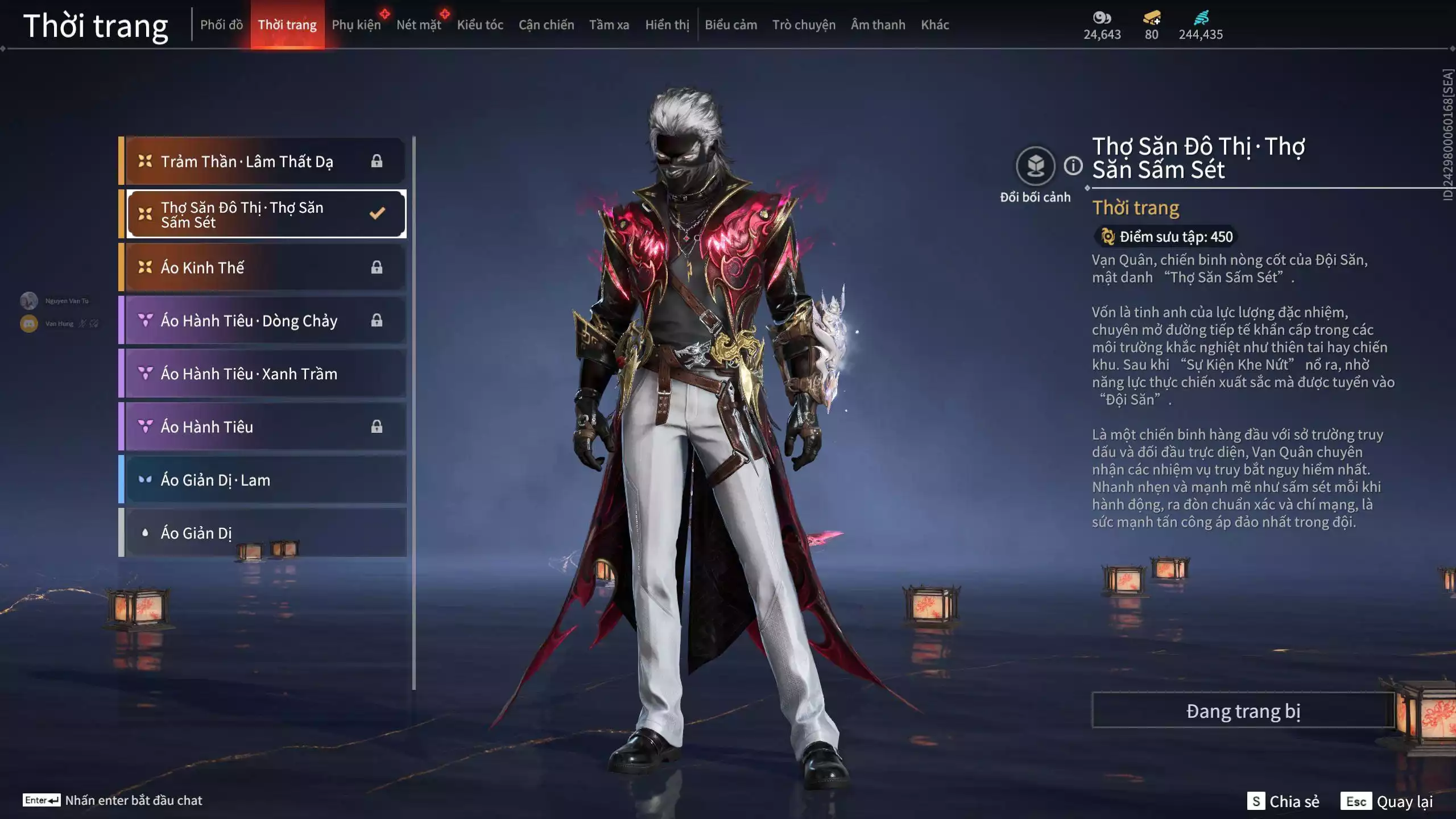Select the Nét mặt tab

pyautogui.click(x=419, y=24)
